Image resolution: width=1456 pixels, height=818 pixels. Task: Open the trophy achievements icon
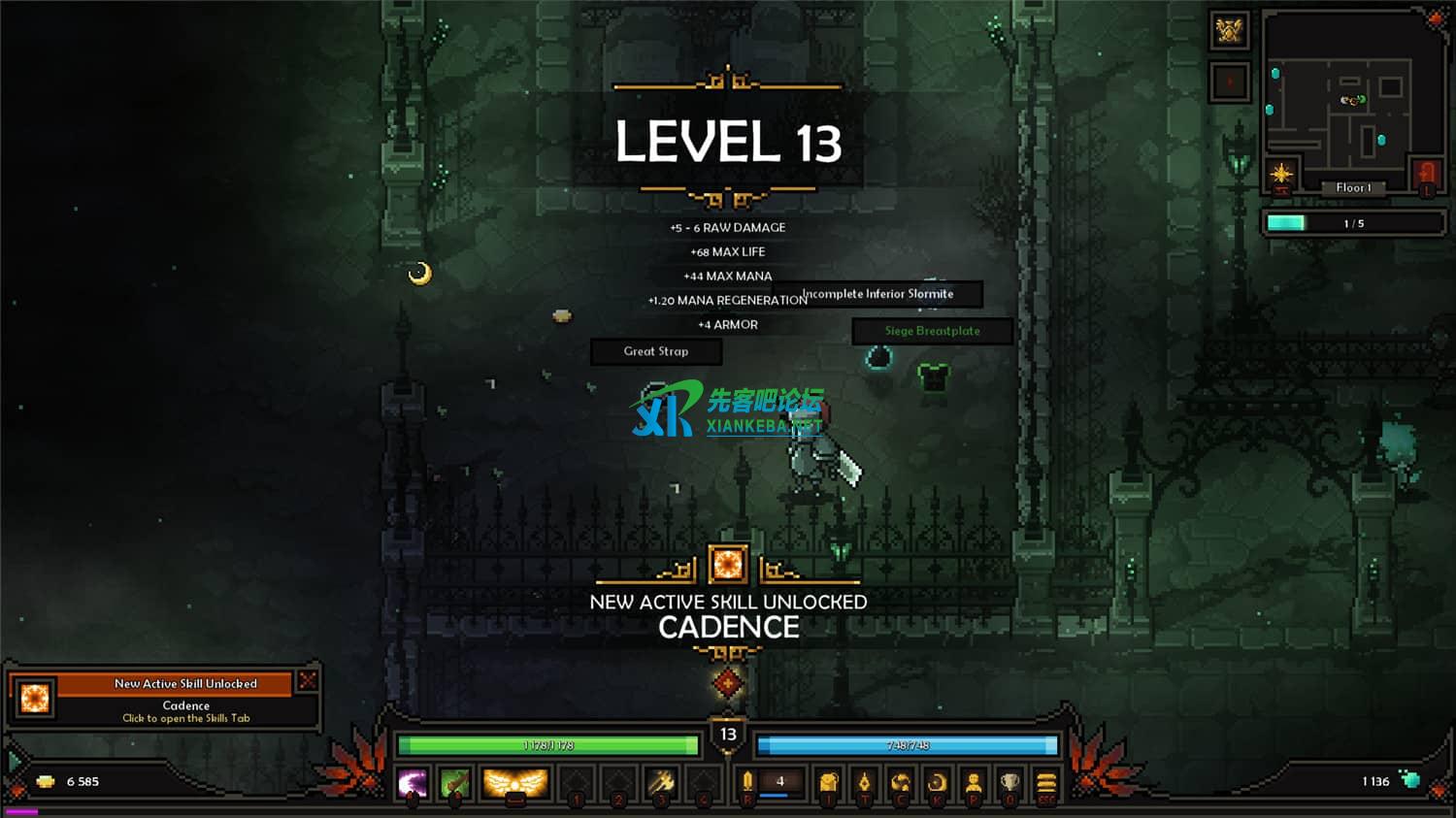1010,782
